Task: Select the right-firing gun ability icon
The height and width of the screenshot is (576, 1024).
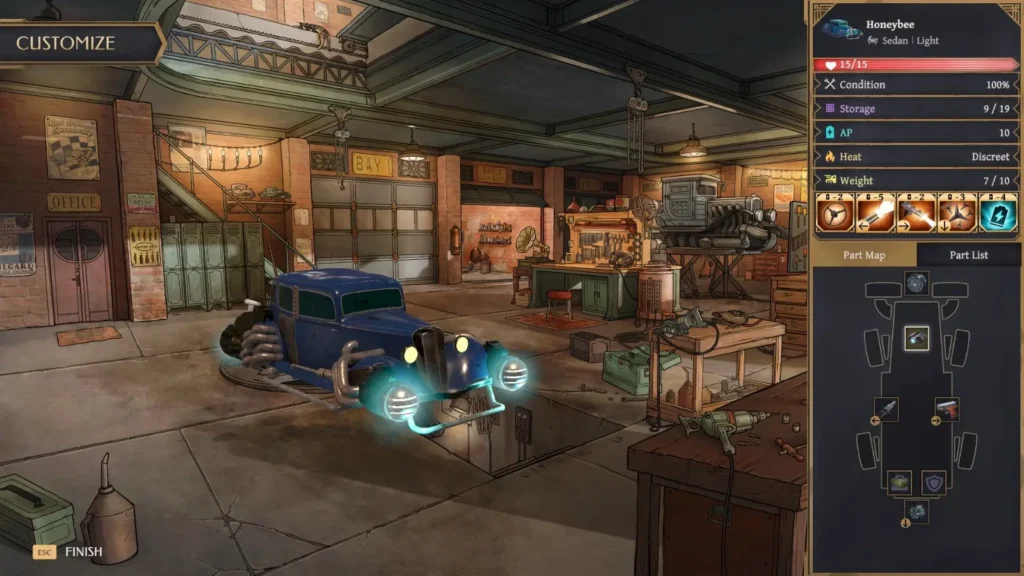Action: tap(913, 214)
